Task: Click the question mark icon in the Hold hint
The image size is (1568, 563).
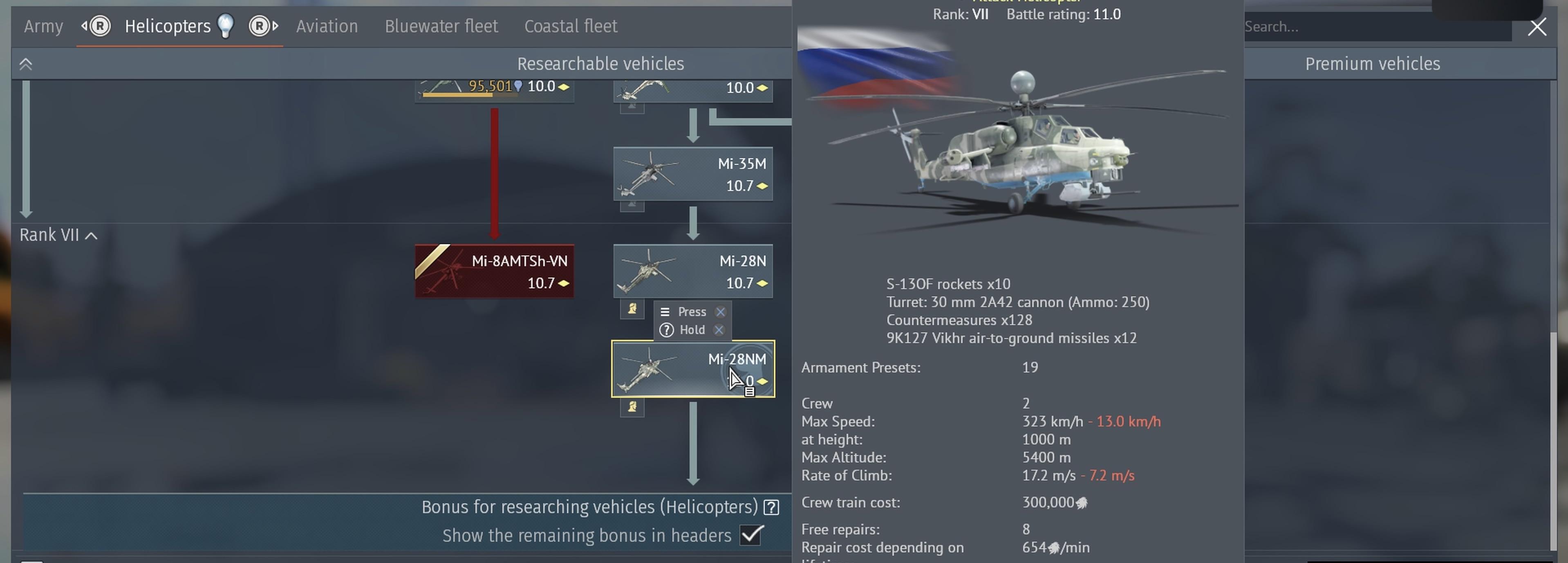Action: point(667,330)
